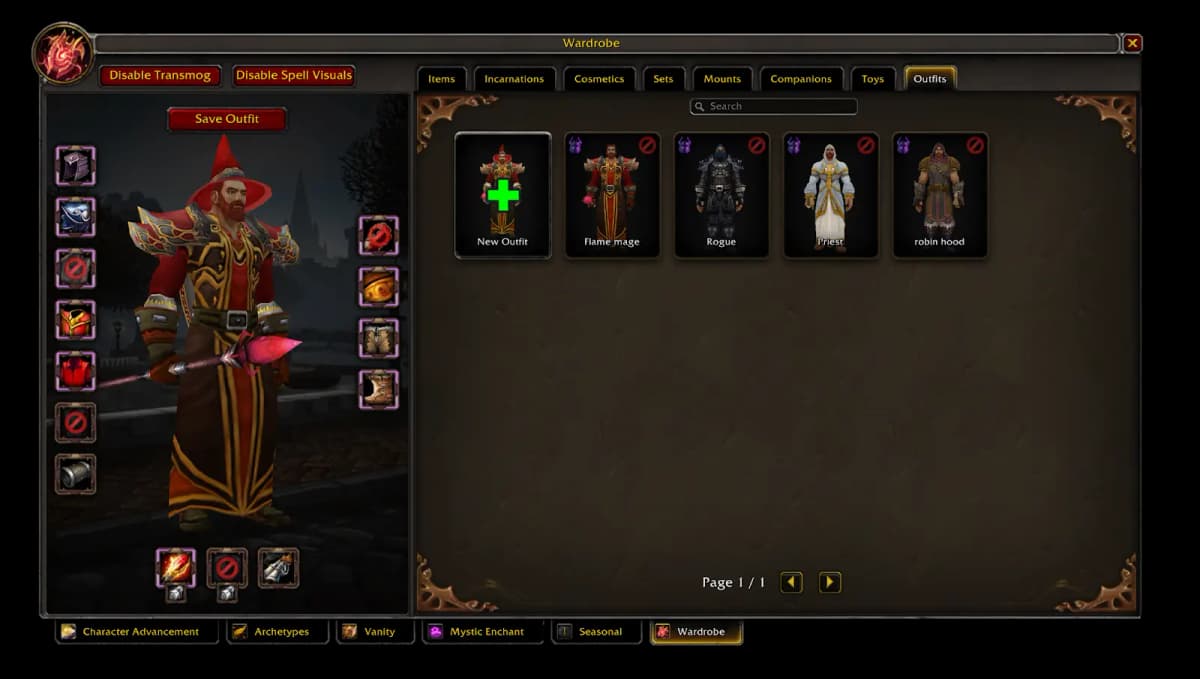
Task: Switch to the Sets tab
Action: click(663, 79)
